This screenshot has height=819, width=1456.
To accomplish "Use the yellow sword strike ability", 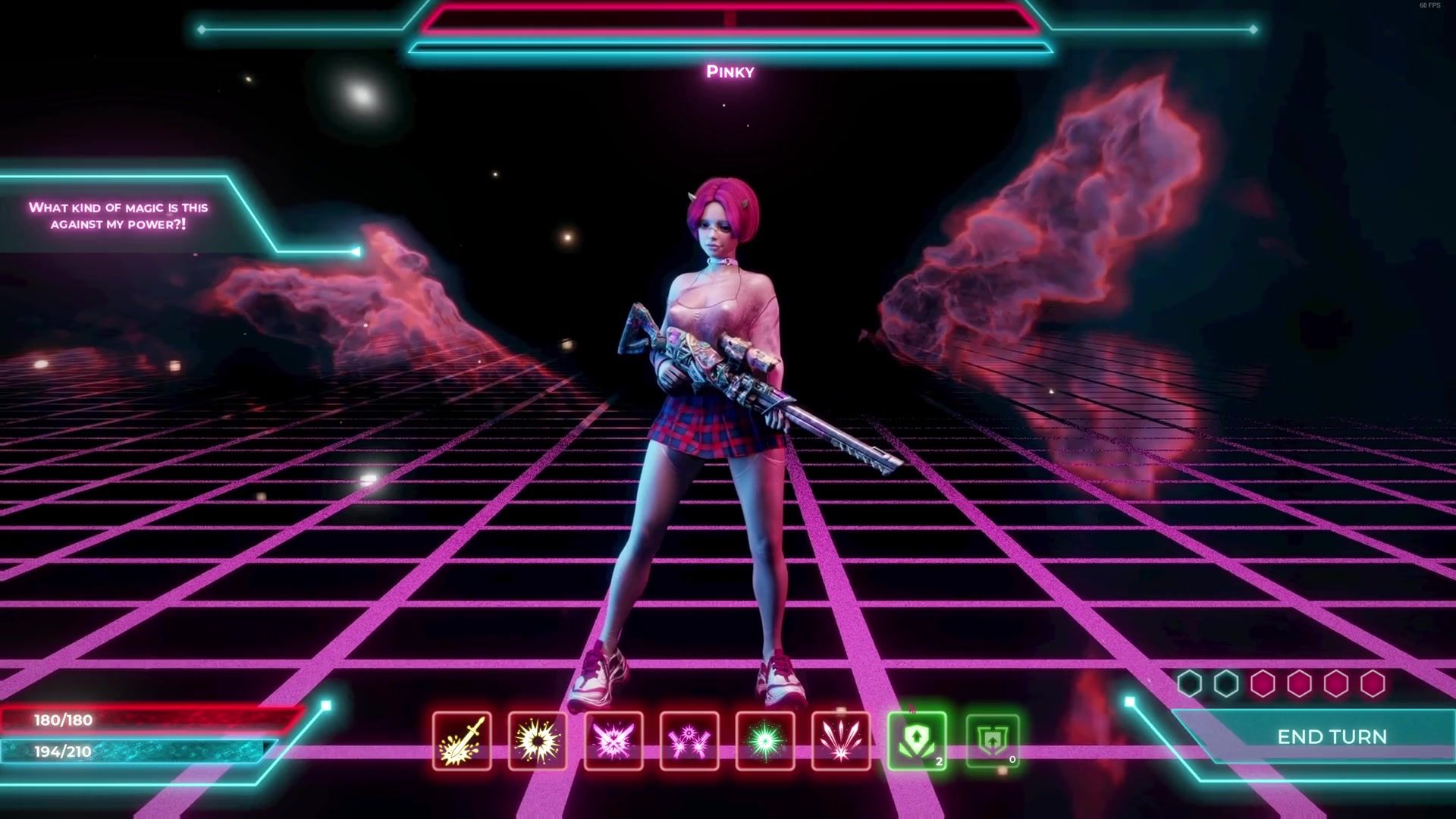I will [462, 741].
